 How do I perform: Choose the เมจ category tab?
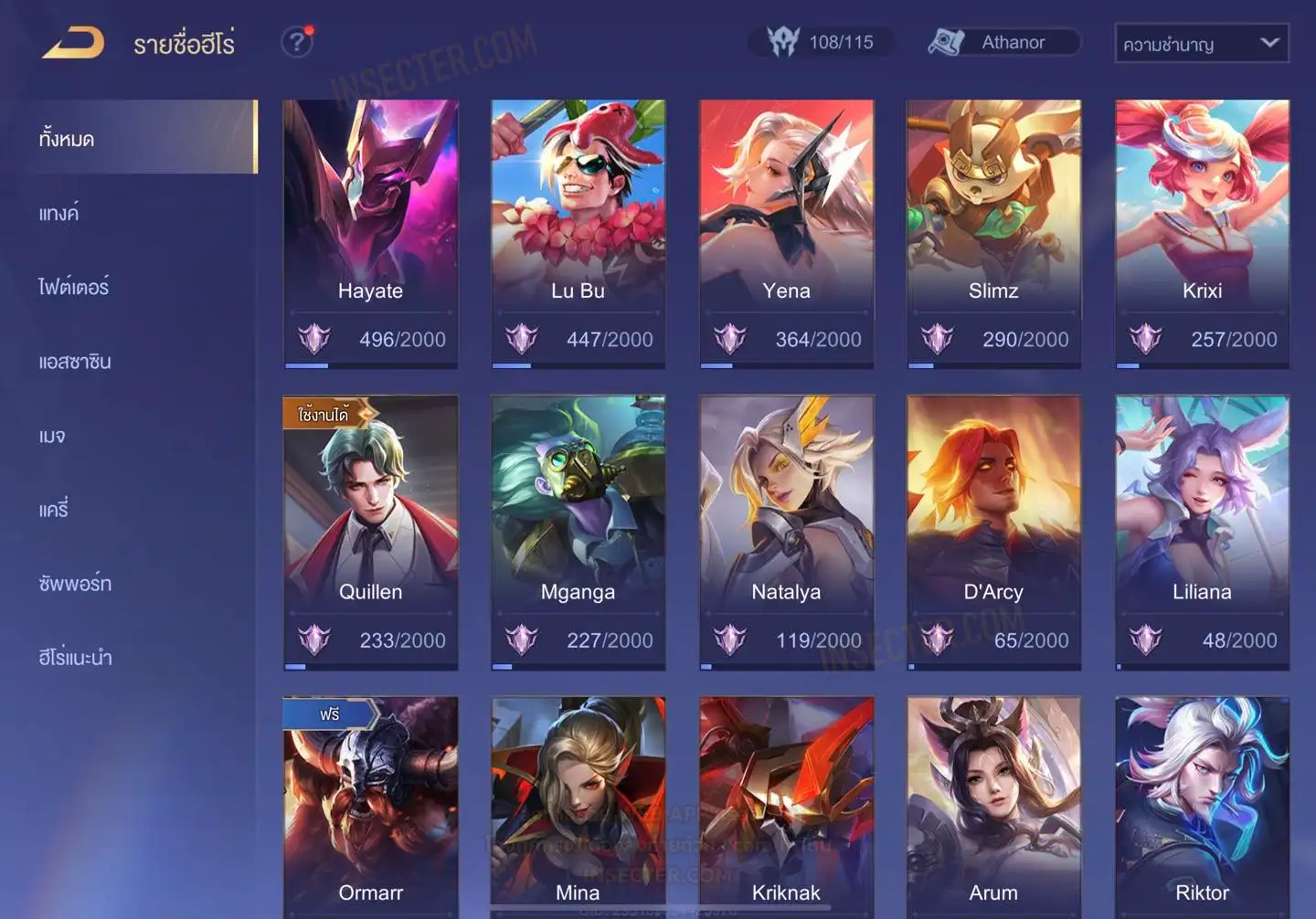pyautogui.click(x=52, y=436)
